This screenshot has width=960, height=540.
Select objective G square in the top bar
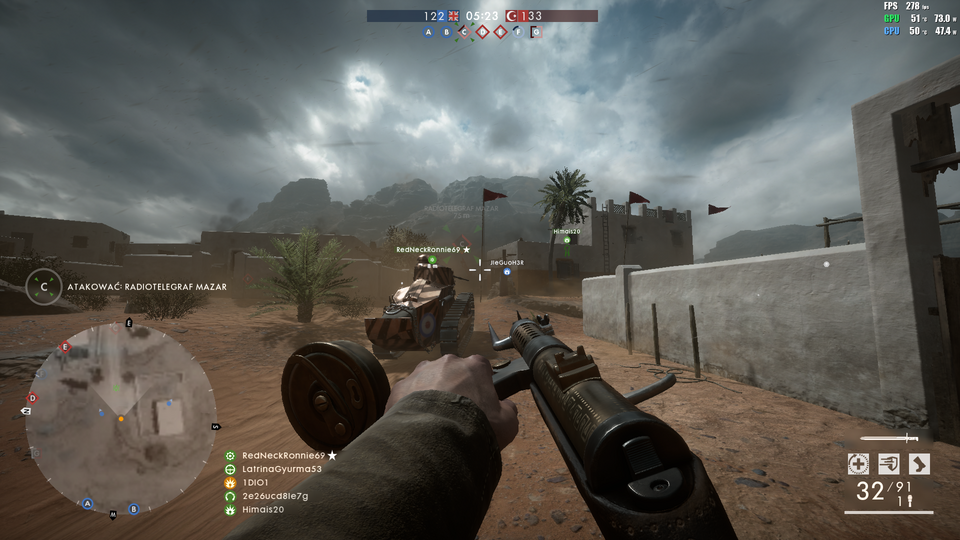pyautogui.click(x=536, y=32)
